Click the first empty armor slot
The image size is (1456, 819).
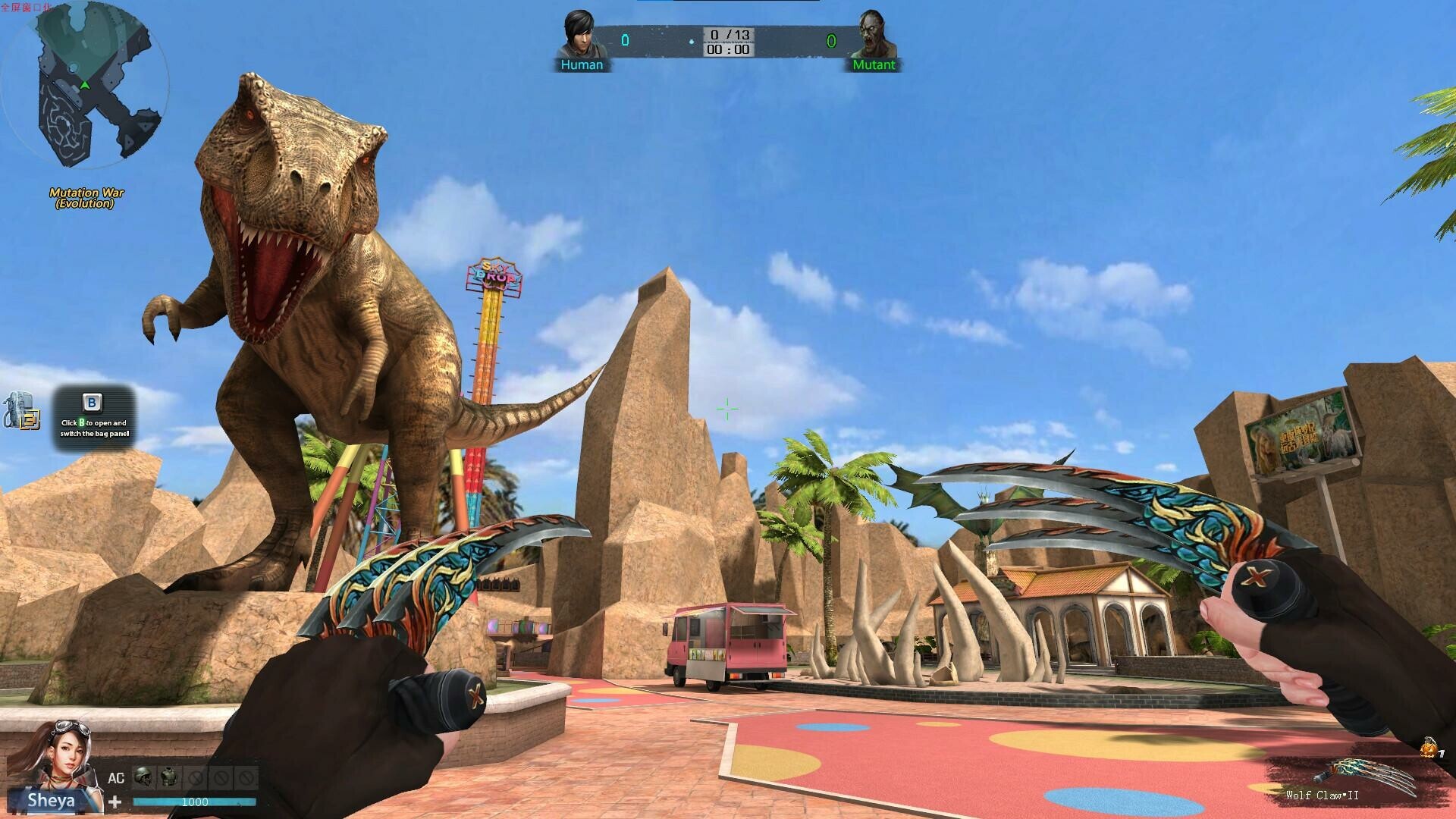tap(193, 776)
